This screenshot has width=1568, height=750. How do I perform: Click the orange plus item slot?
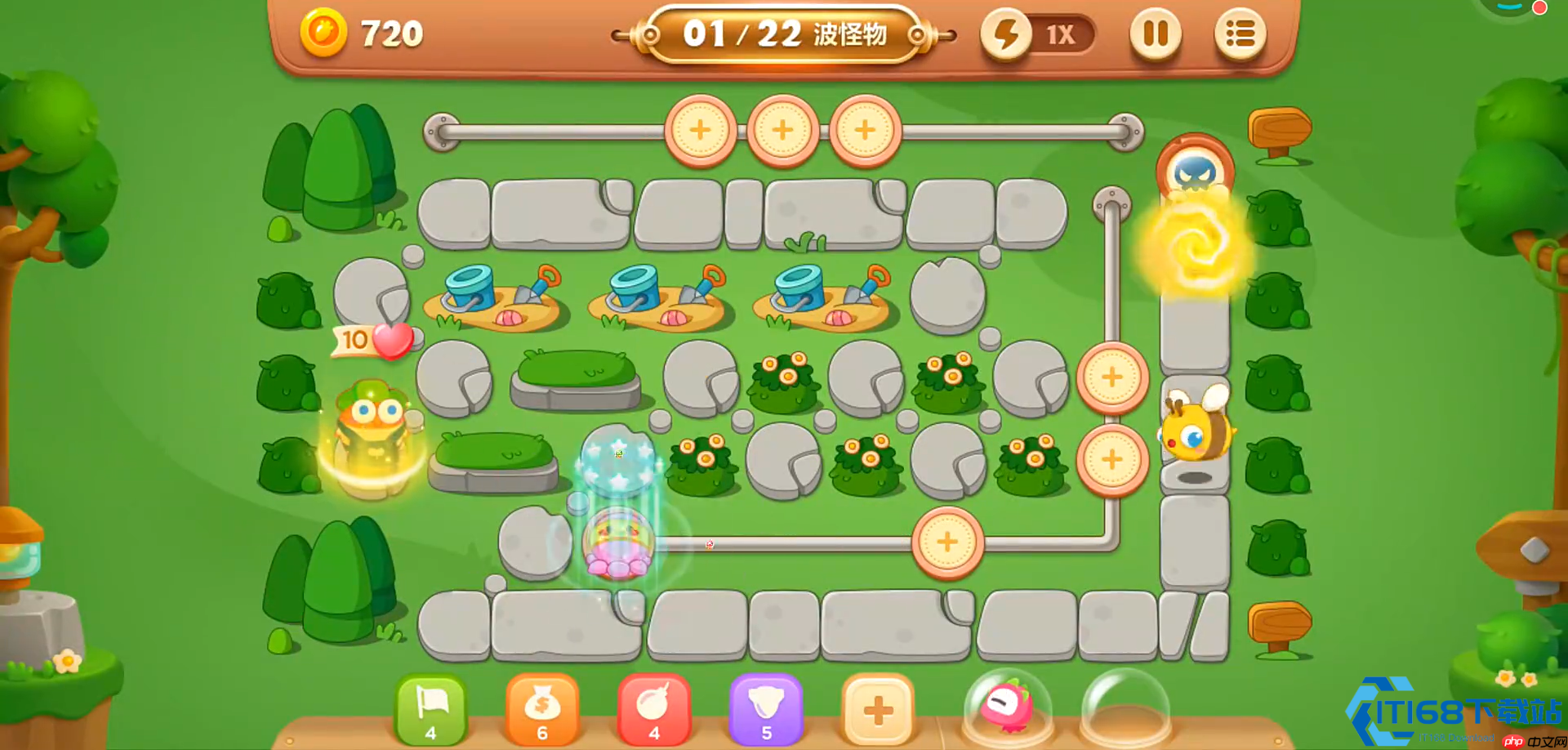click(879, 711)
